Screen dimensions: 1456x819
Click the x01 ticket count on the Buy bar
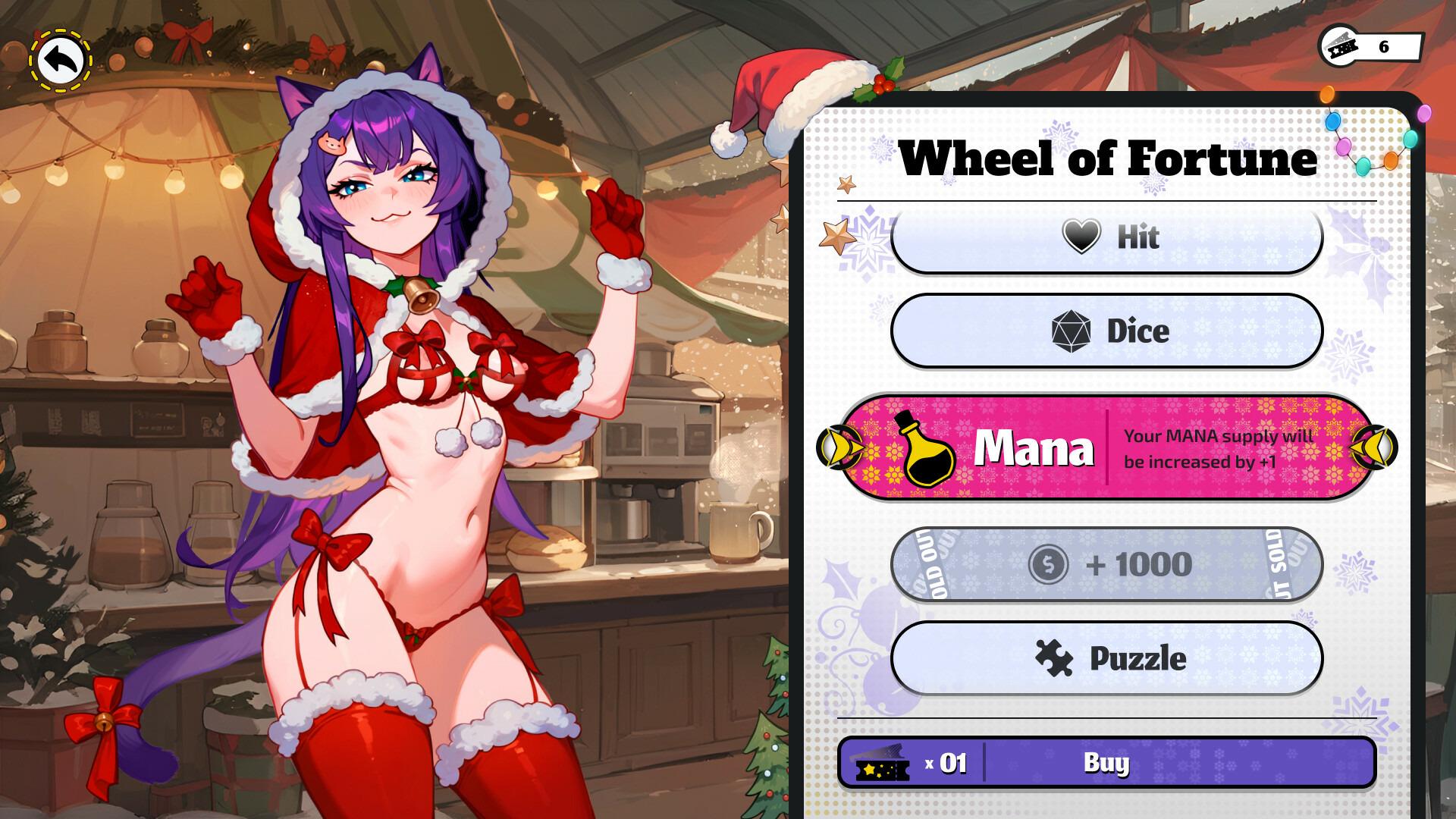(943, 764)
